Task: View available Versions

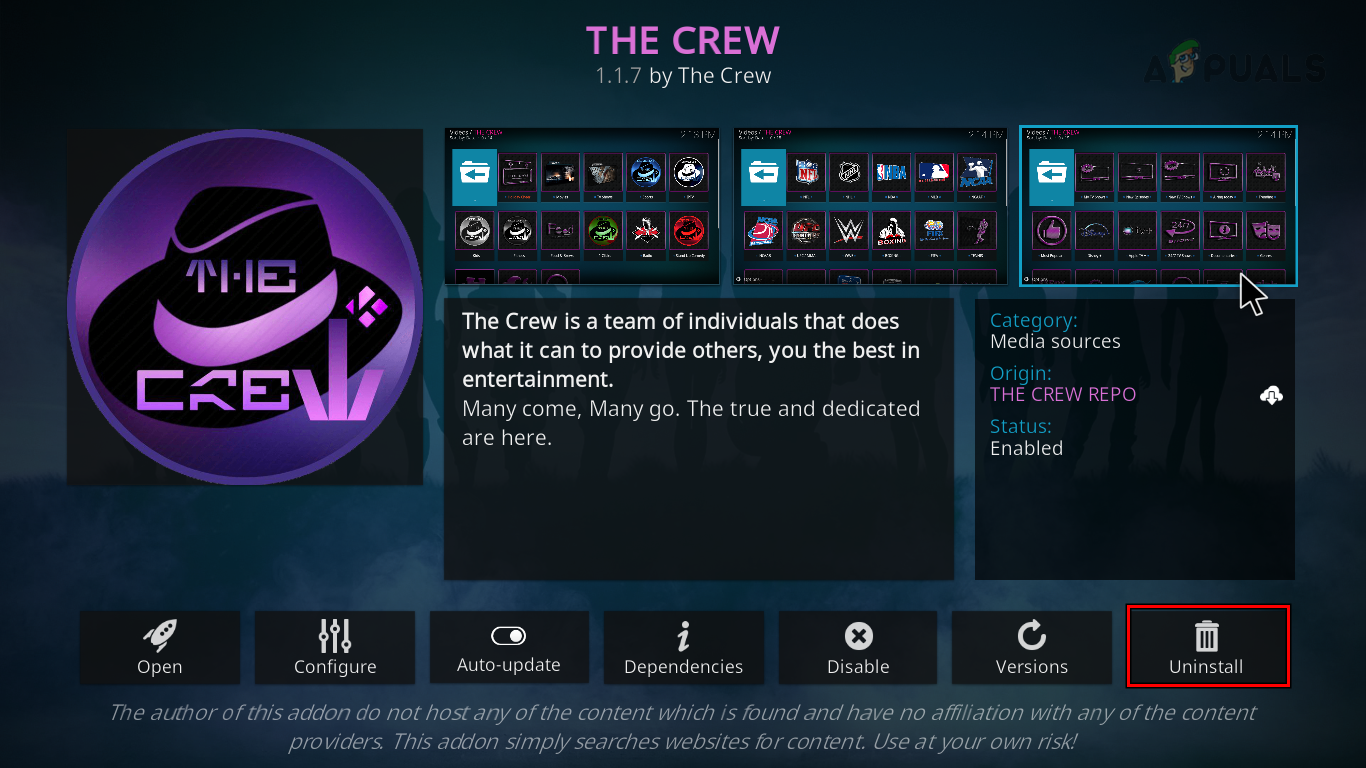Action: pos(1032,648)
